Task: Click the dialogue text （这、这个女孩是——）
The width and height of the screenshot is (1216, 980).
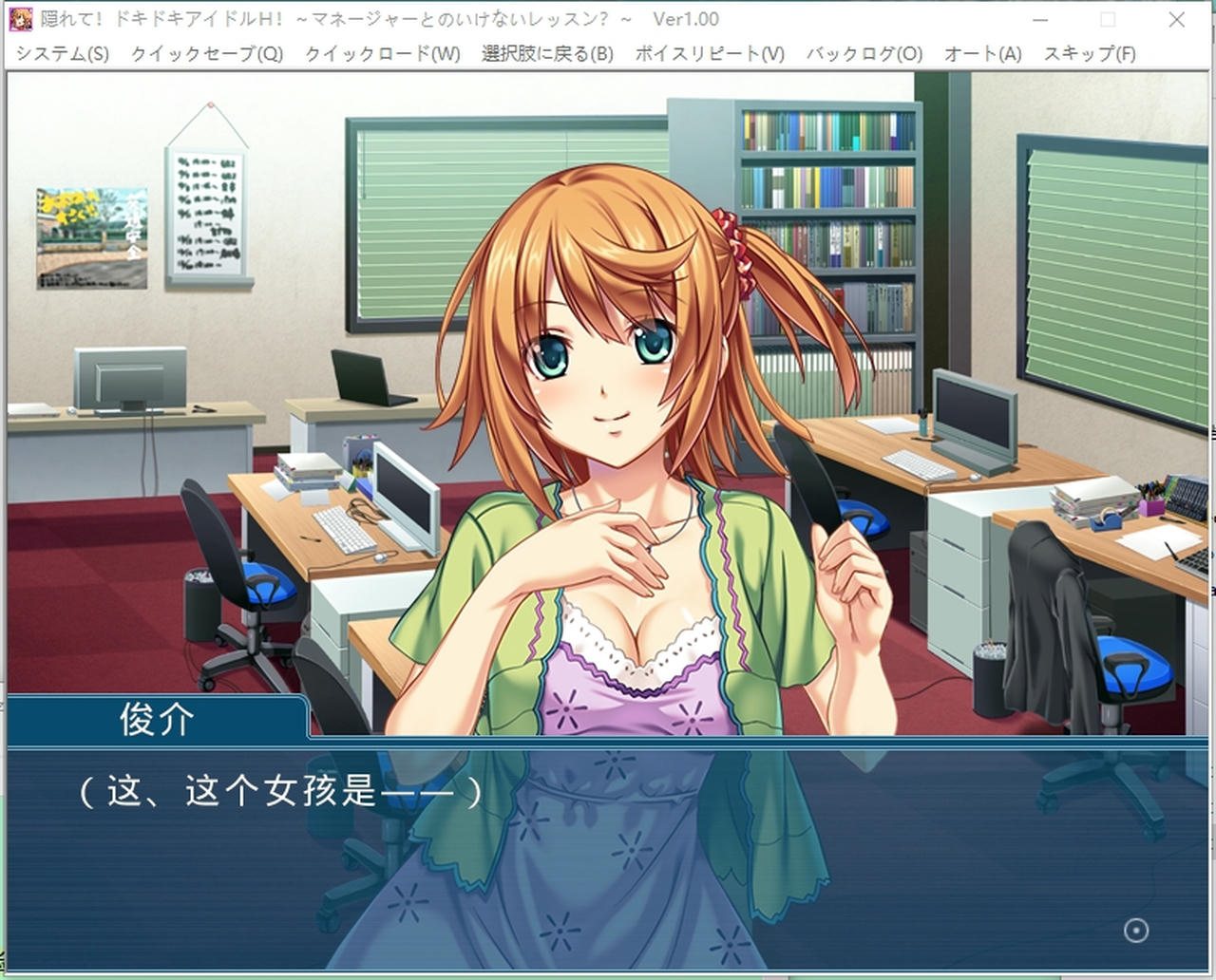Action: pyautogui.click(x=280, y=790)
